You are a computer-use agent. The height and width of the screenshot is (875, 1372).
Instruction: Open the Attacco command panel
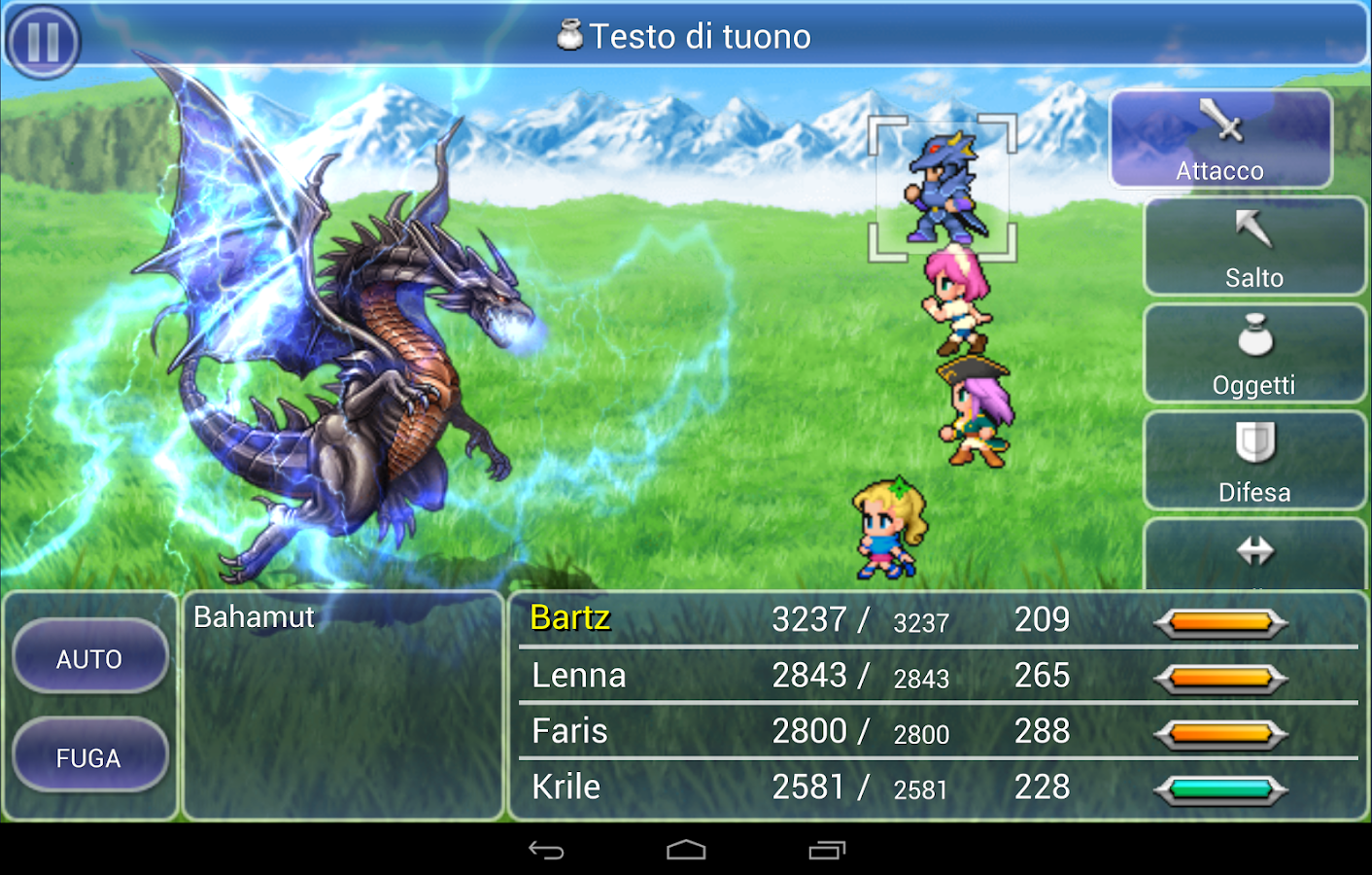1220,138
